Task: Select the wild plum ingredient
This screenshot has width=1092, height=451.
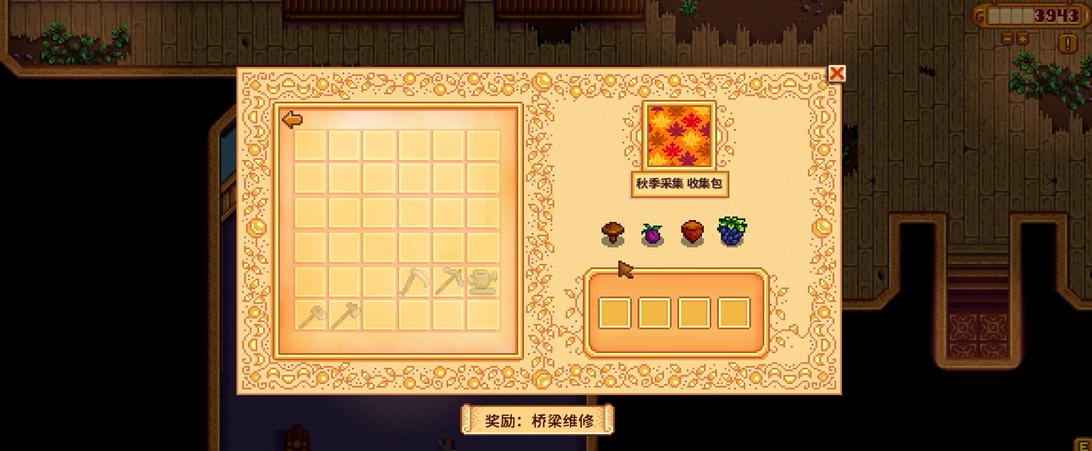Action: [x=652, y=234]
